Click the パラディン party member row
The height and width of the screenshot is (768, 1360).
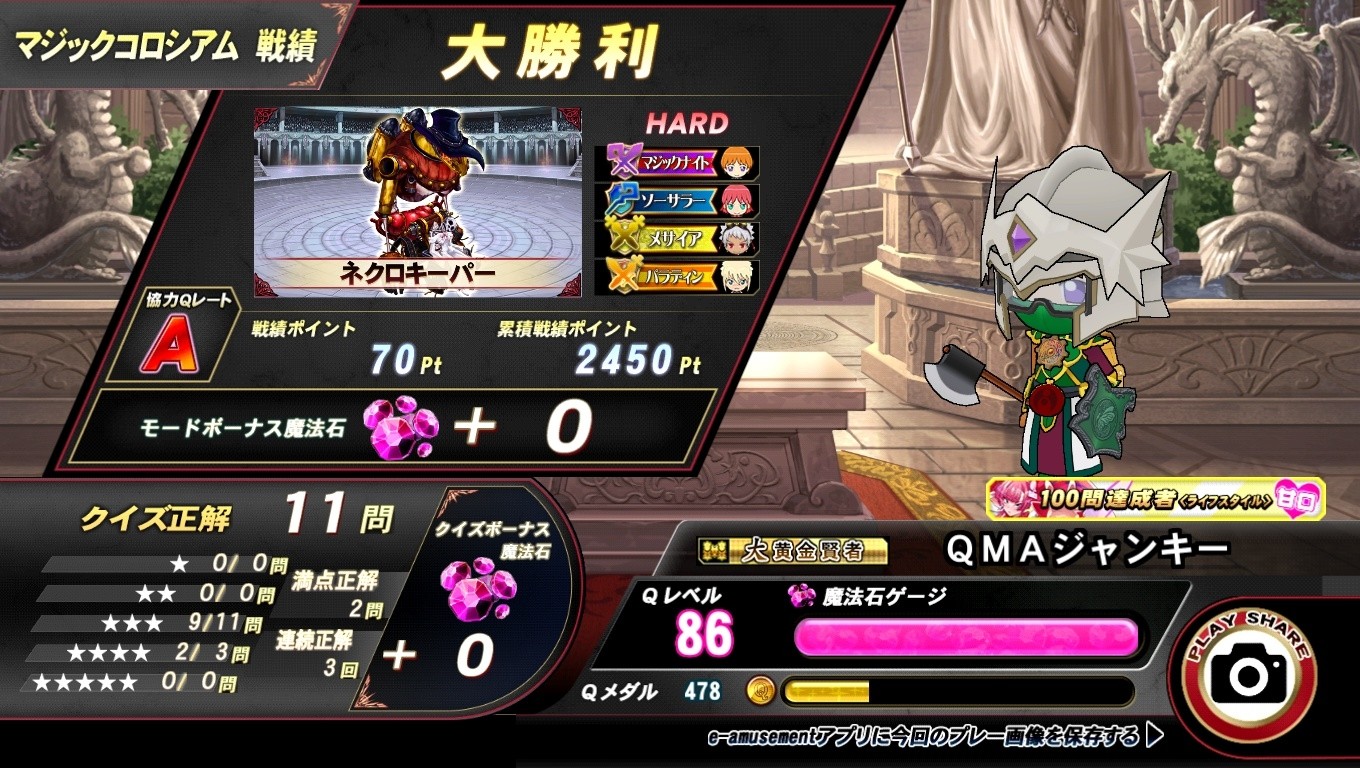(x=677, y=277)
